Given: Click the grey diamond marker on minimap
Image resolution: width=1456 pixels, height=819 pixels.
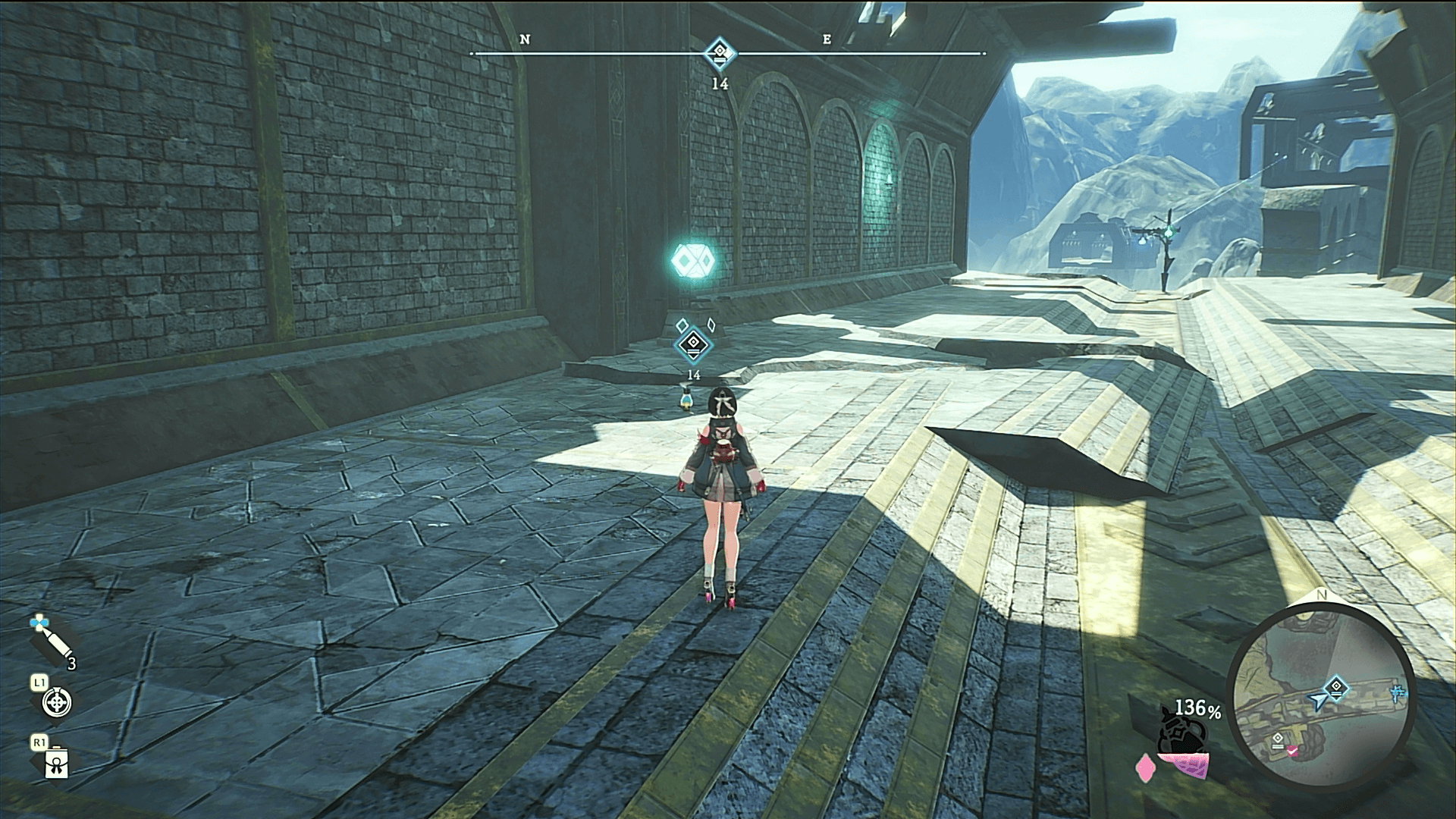Looking at the screenshot, I should tap(1279, 738).
